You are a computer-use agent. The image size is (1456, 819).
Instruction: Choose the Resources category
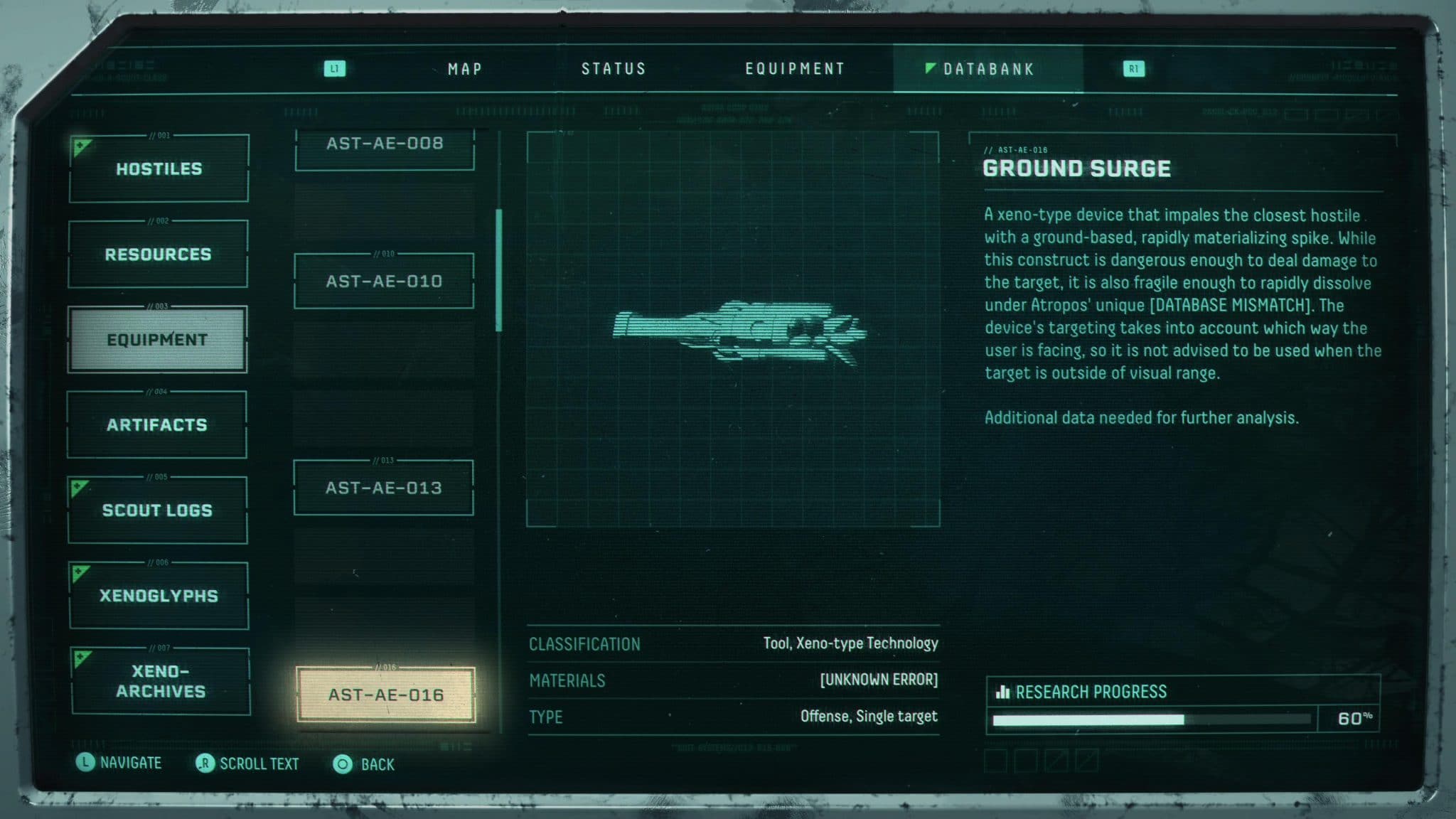158,254
